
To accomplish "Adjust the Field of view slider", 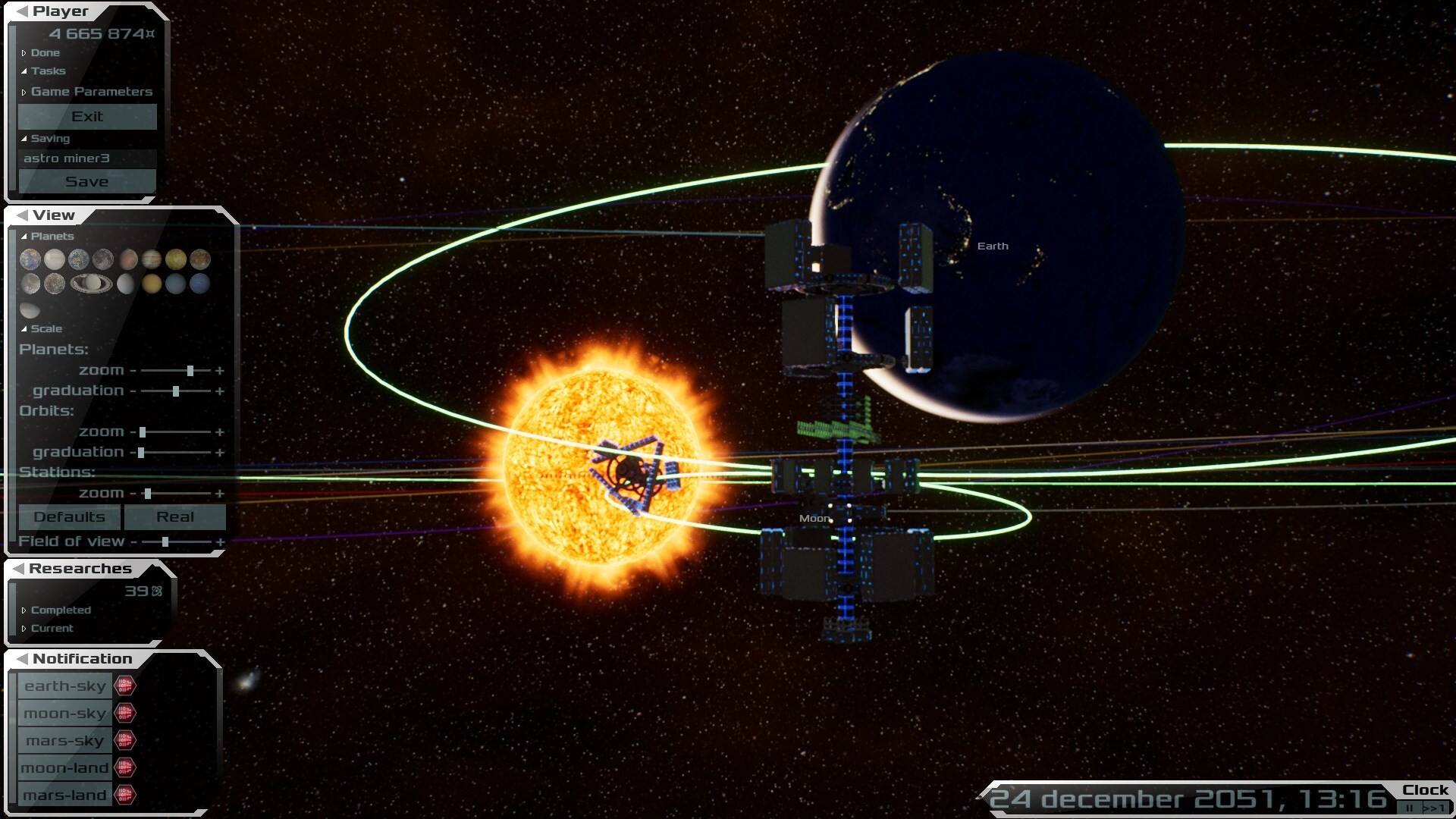I will point(164,541).
